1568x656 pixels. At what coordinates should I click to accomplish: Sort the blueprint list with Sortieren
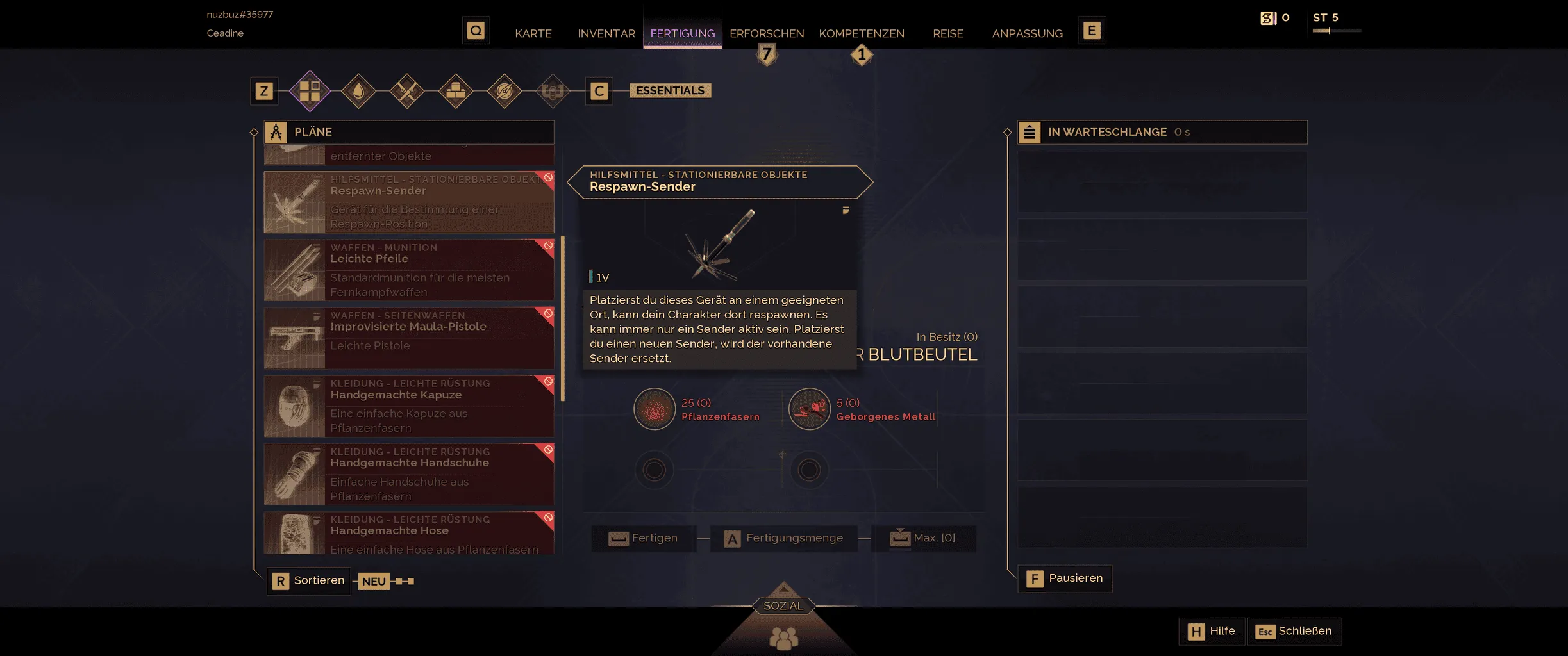click(x=309, y=580)
